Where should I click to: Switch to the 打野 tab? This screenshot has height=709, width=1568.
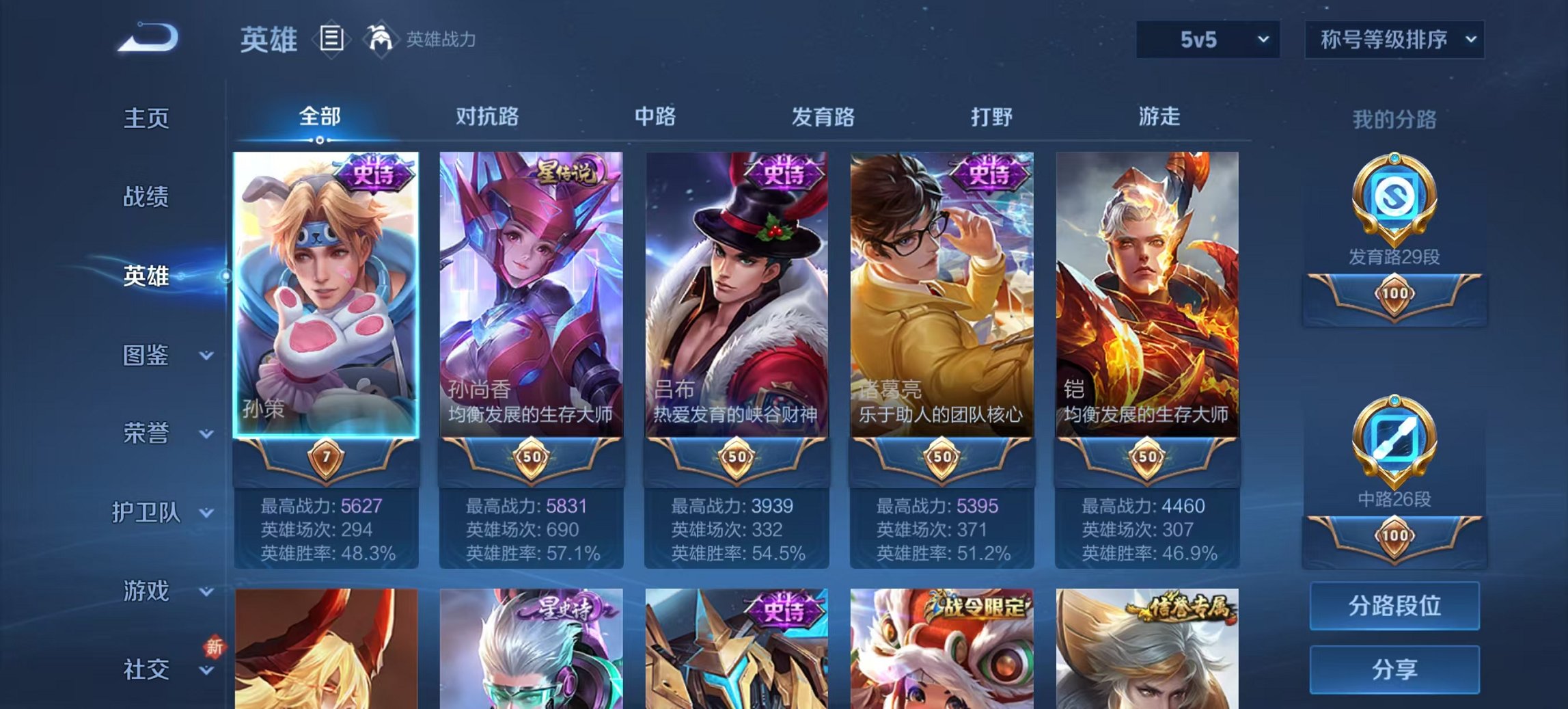click(x=990, y=117)
